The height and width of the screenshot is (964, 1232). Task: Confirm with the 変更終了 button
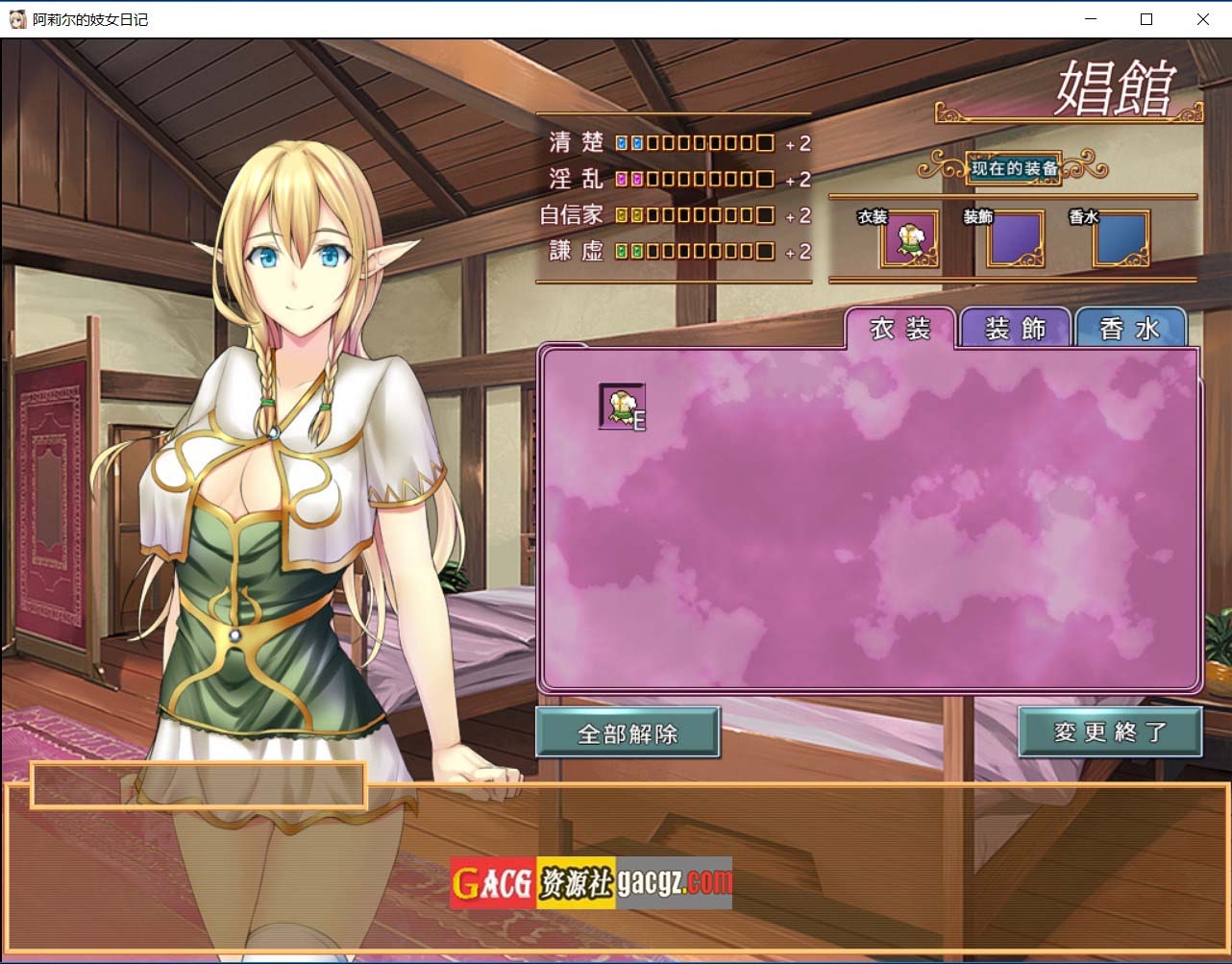click(x=1110, y=731)
